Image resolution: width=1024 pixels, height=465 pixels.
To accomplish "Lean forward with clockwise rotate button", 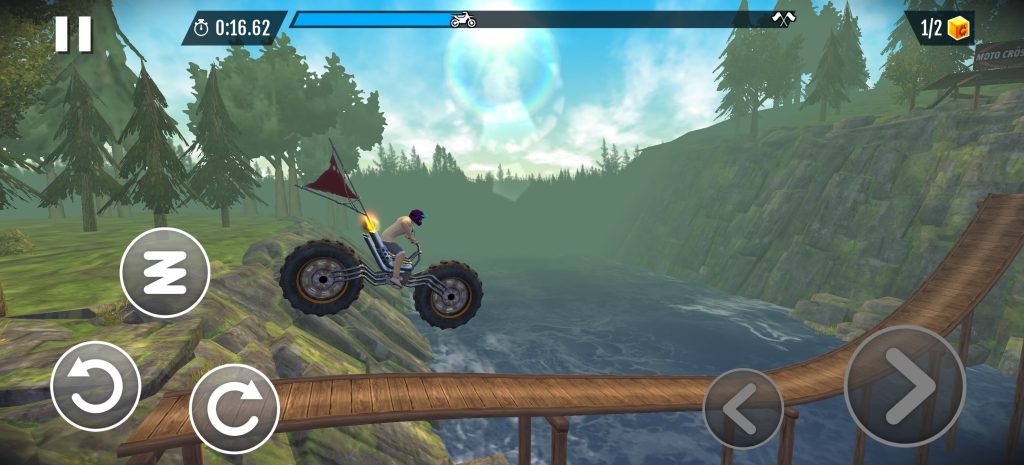I will 234,408.
